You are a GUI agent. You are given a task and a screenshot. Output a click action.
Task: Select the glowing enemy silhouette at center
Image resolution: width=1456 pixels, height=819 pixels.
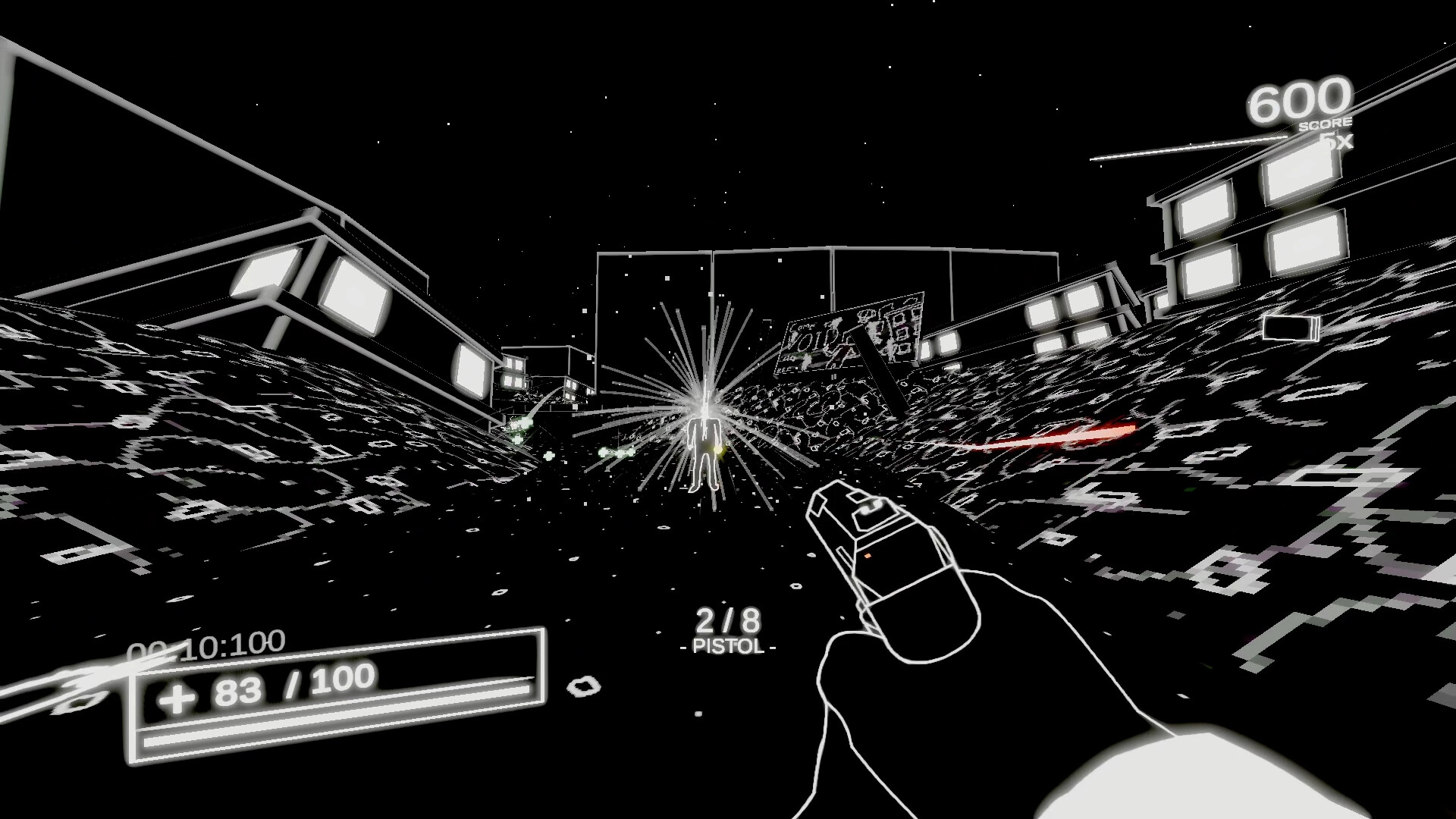704,451
